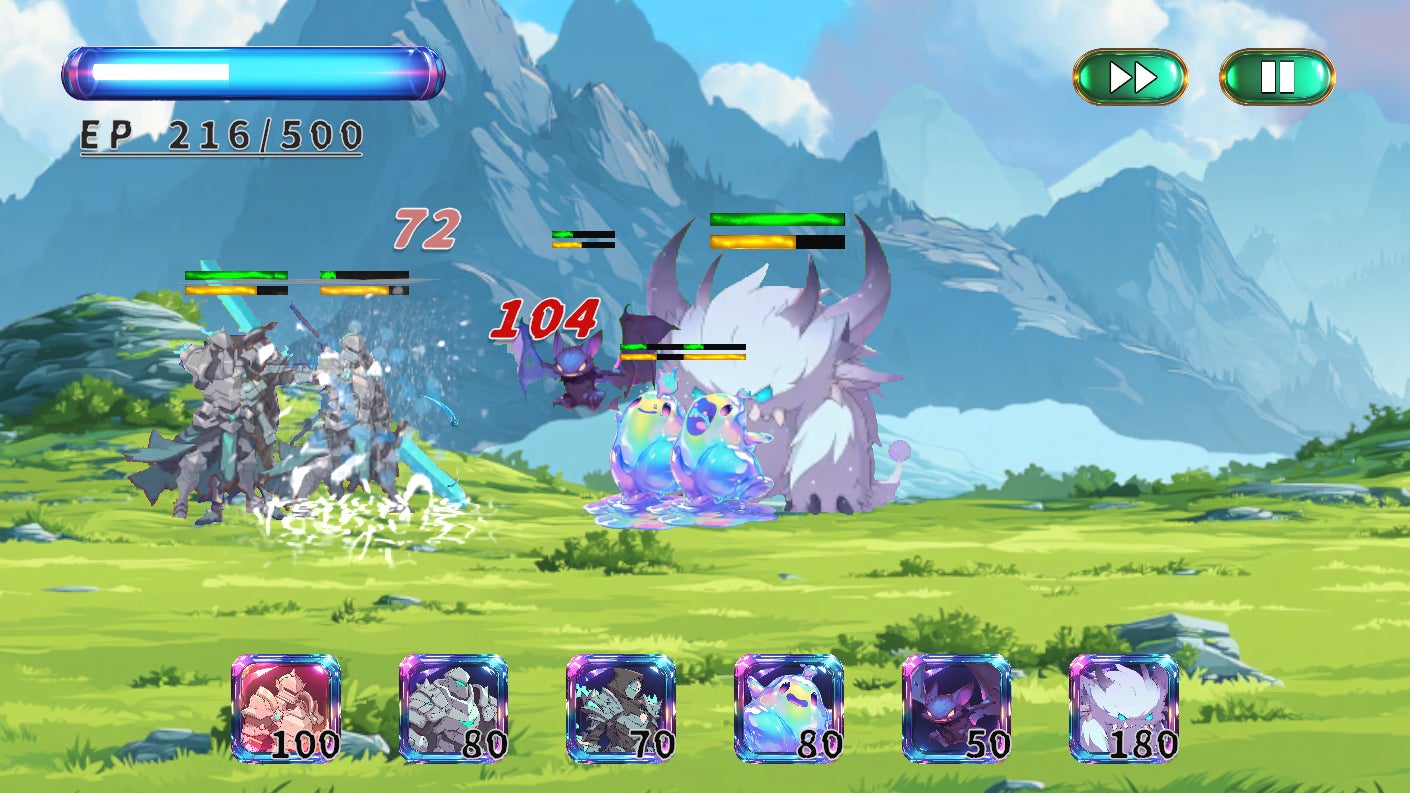Summon the rainbow slime unit costing 80
Screen dimensions: 1410x793
pos(789,708)
